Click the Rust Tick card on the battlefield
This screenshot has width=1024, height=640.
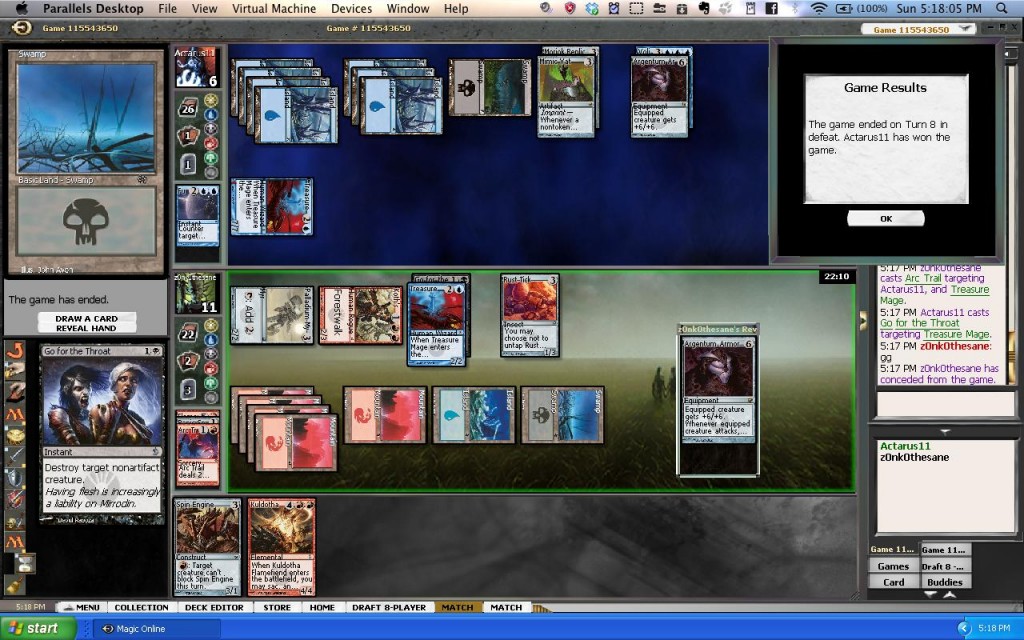pyautogui.click(x=529, y=314)
